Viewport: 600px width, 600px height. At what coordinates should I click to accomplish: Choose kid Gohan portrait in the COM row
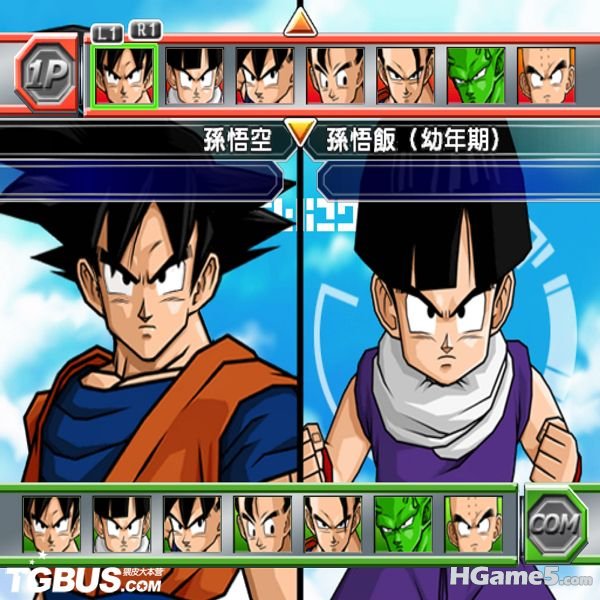(122, 525)
